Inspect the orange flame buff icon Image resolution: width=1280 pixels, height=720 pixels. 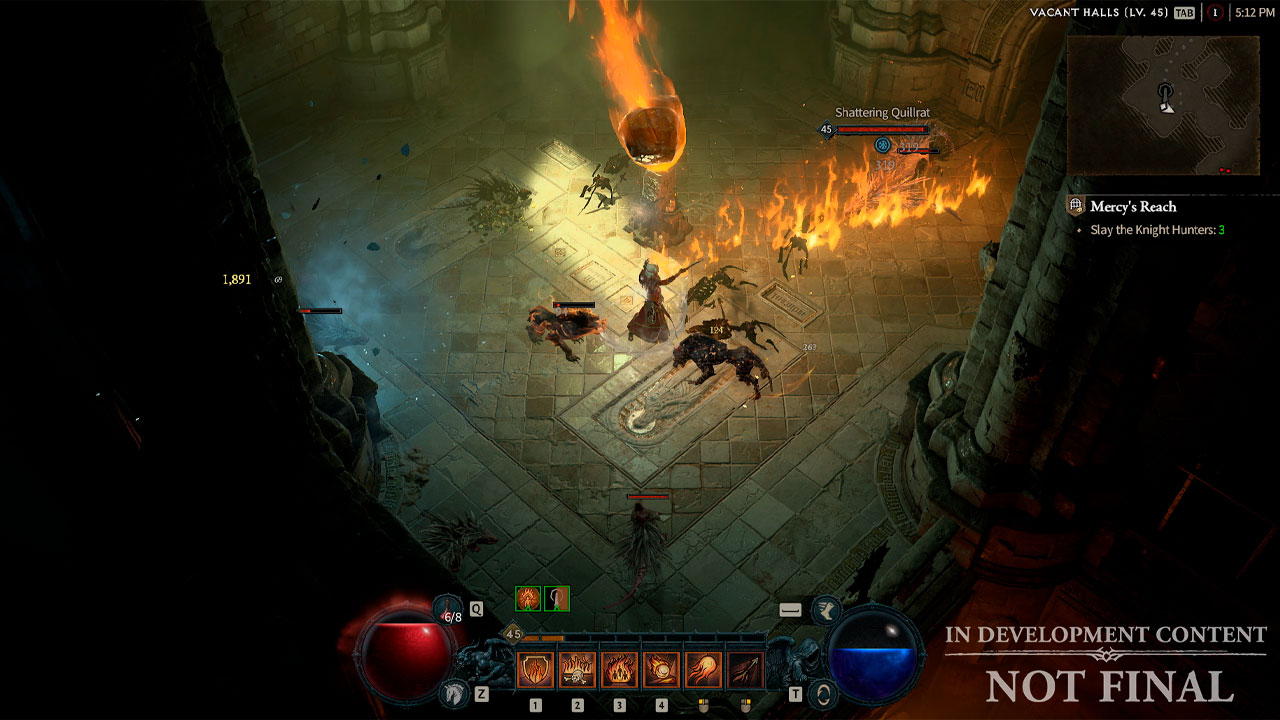coord(528,598)
